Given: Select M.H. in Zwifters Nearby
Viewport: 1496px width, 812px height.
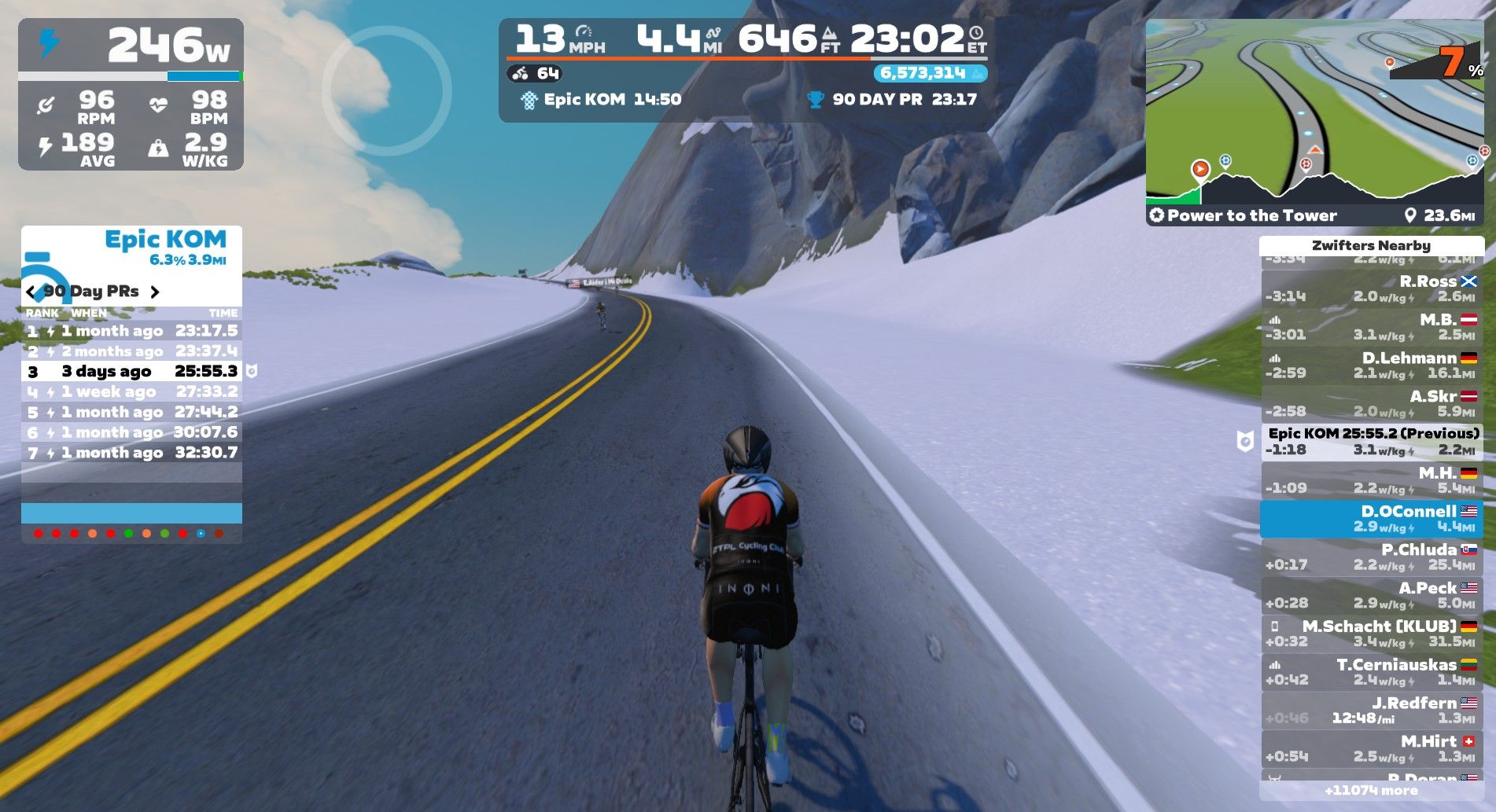Looking at the screenshot, I should [x=1372, y=480].
